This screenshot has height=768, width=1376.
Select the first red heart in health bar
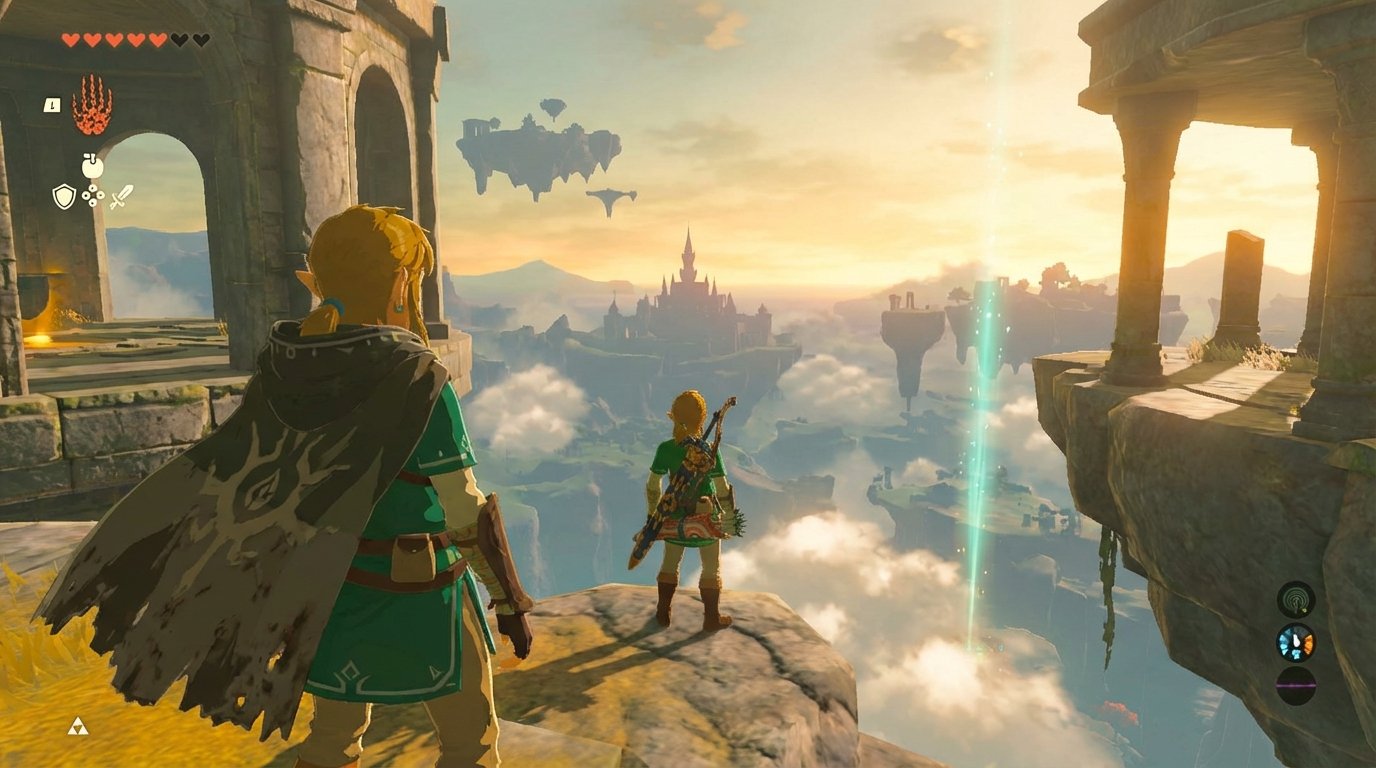[x=71, y=39]
